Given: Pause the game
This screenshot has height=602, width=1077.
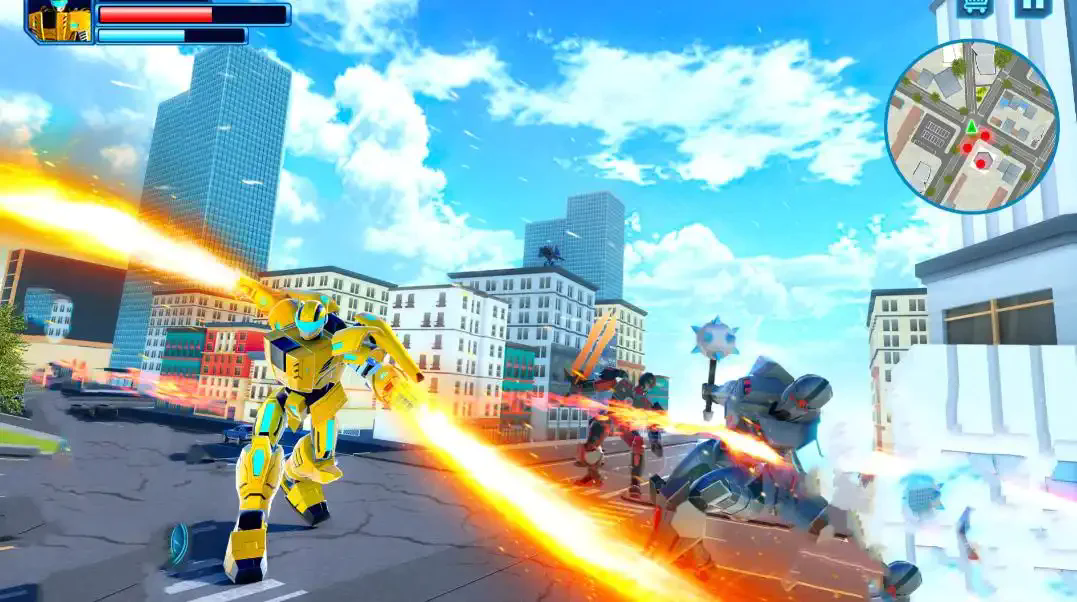Looking at the screenshot, I should coord(1034,7).
